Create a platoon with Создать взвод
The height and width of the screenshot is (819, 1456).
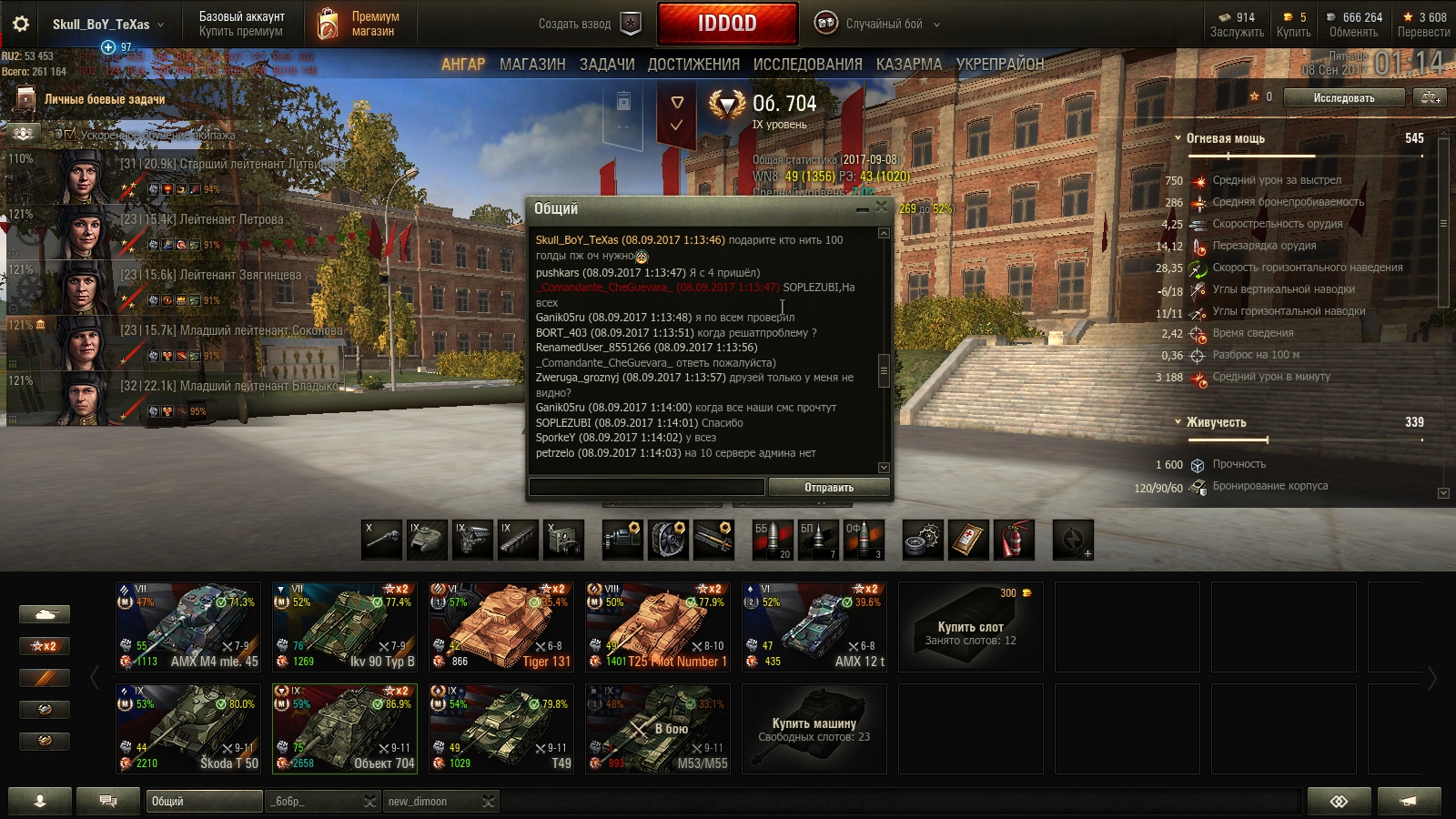[589, 25]
